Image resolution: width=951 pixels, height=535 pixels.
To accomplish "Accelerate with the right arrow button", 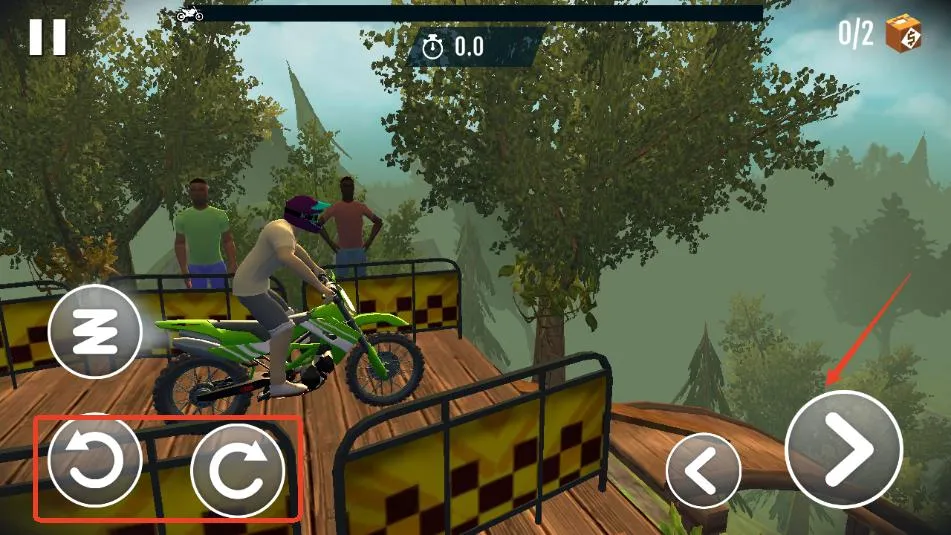I will click(844, 449).
